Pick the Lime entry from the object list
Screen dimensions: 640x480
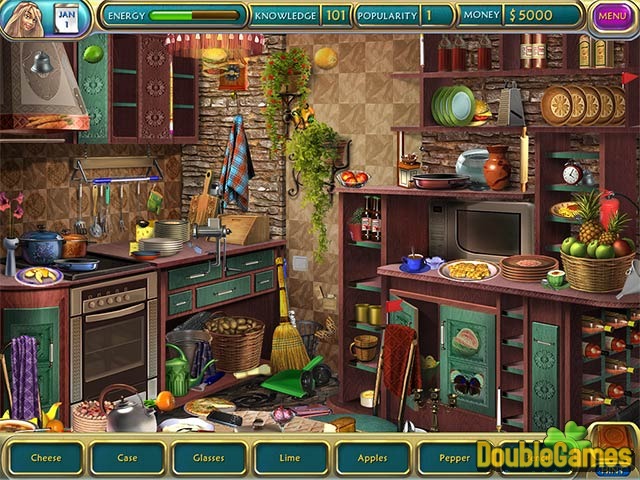coord(291,458)
